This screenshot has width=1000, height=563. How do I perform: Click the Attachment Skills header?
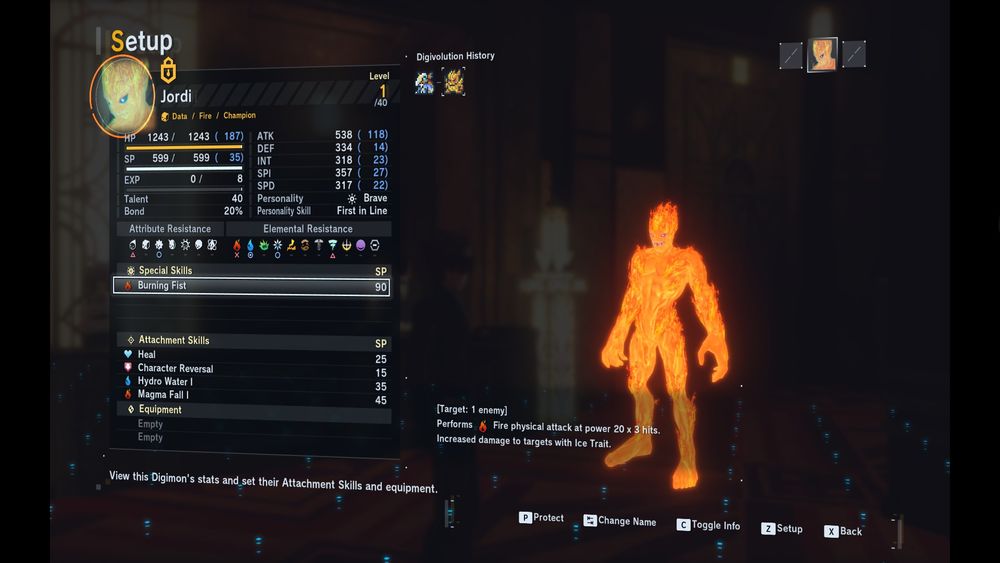click(173, 341)
